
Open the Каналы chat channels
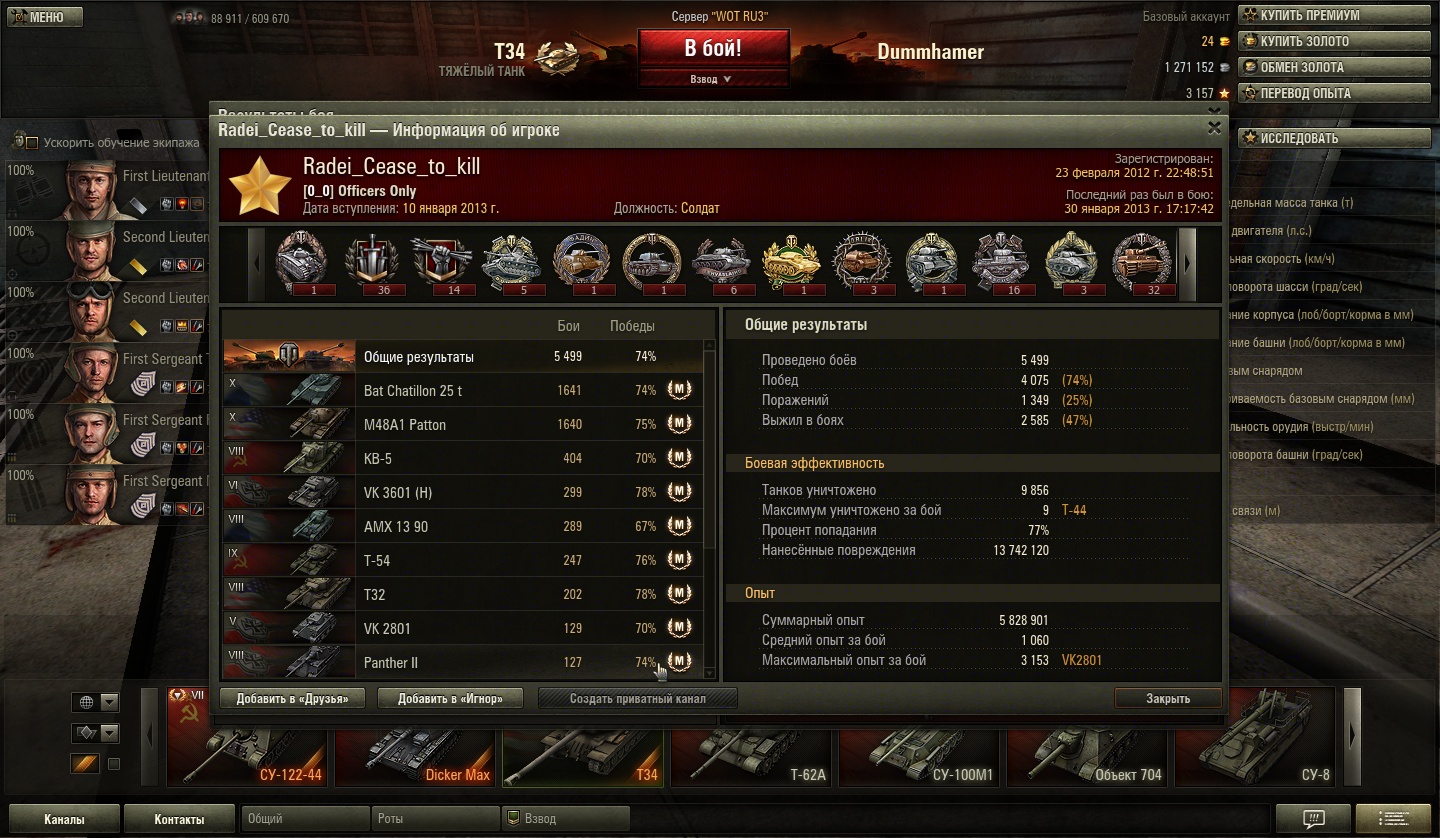pyautogui.click(x=64, y=819)
